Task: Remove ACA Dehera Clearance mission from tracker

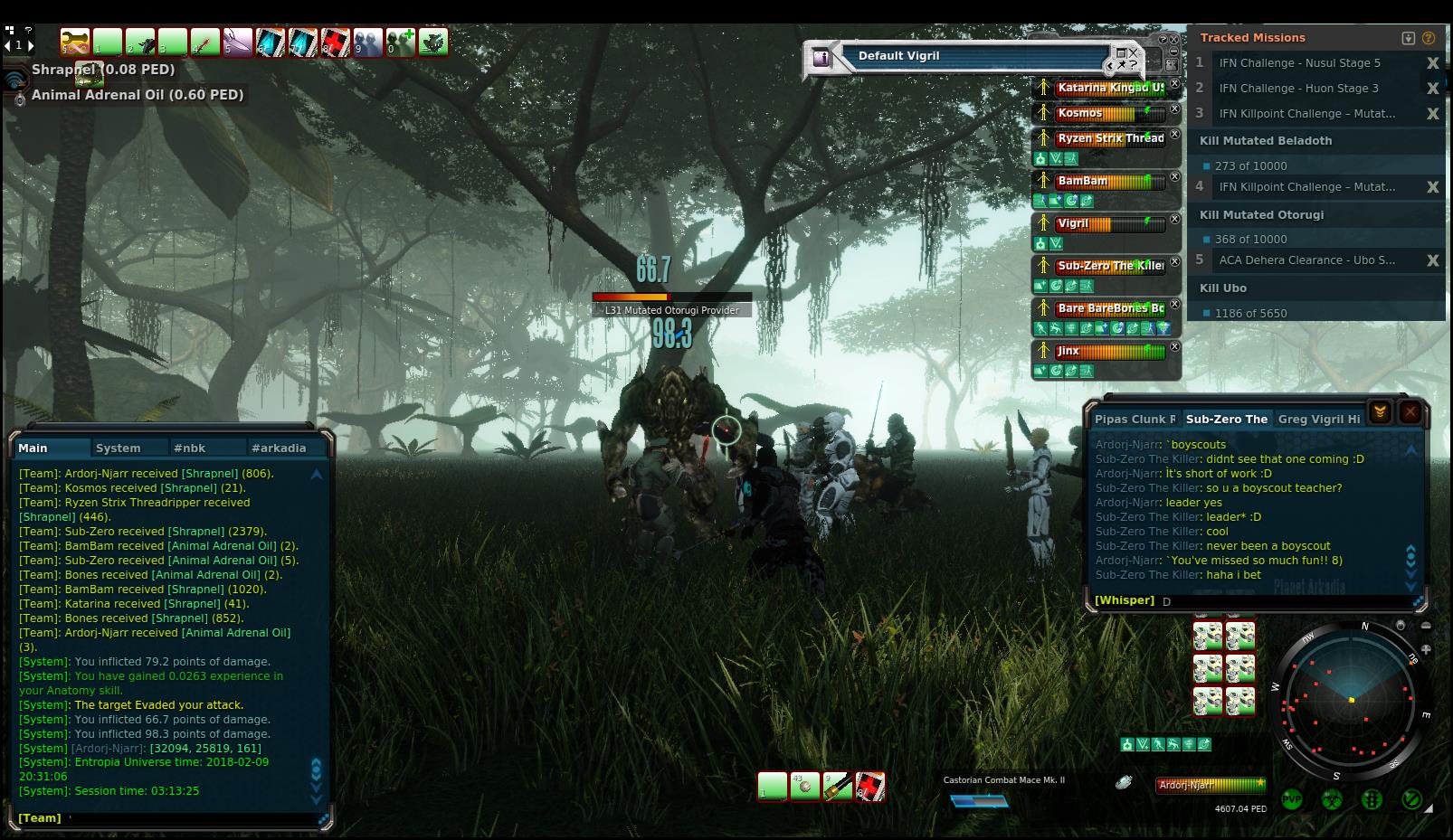Action: point(1432,260)
